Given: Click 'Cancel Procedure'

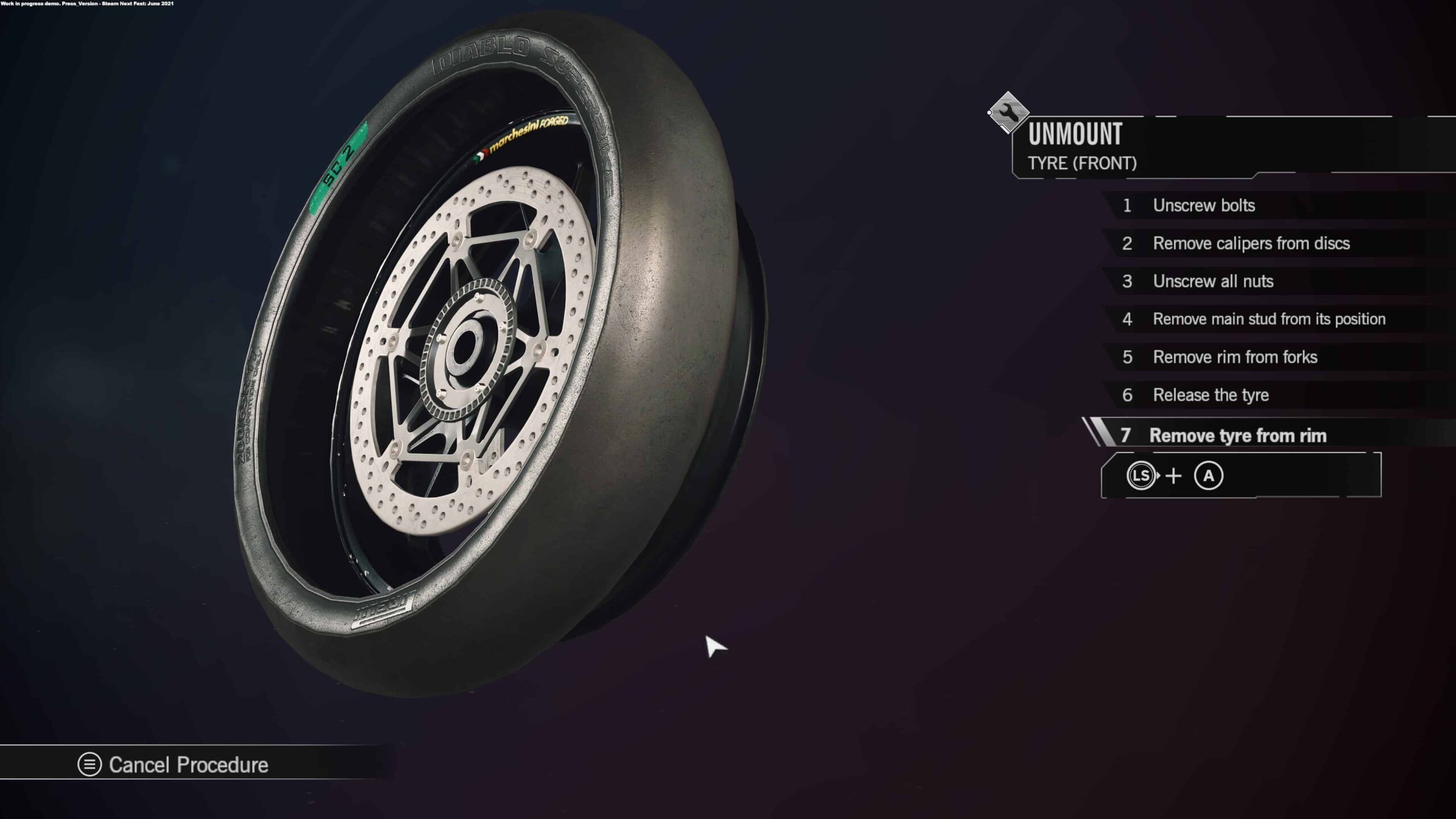Looking at the screenshot, I should (189, 765).
